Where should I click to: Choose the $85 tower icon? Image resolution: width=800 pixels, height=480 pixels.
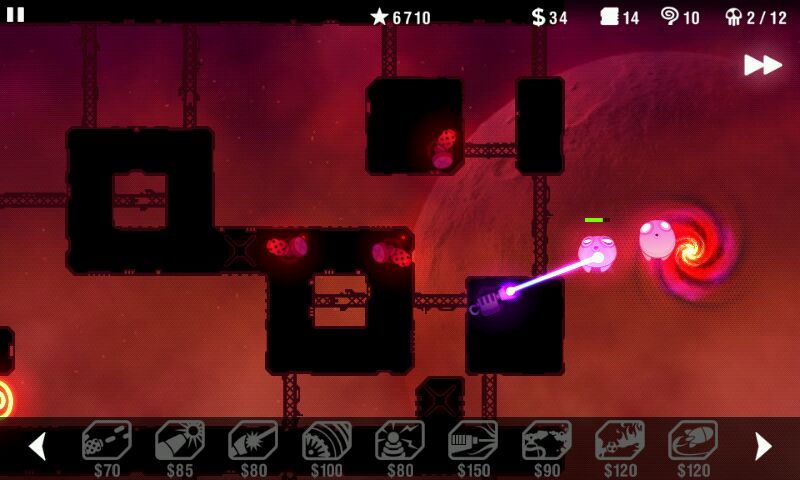click(180, 441)
